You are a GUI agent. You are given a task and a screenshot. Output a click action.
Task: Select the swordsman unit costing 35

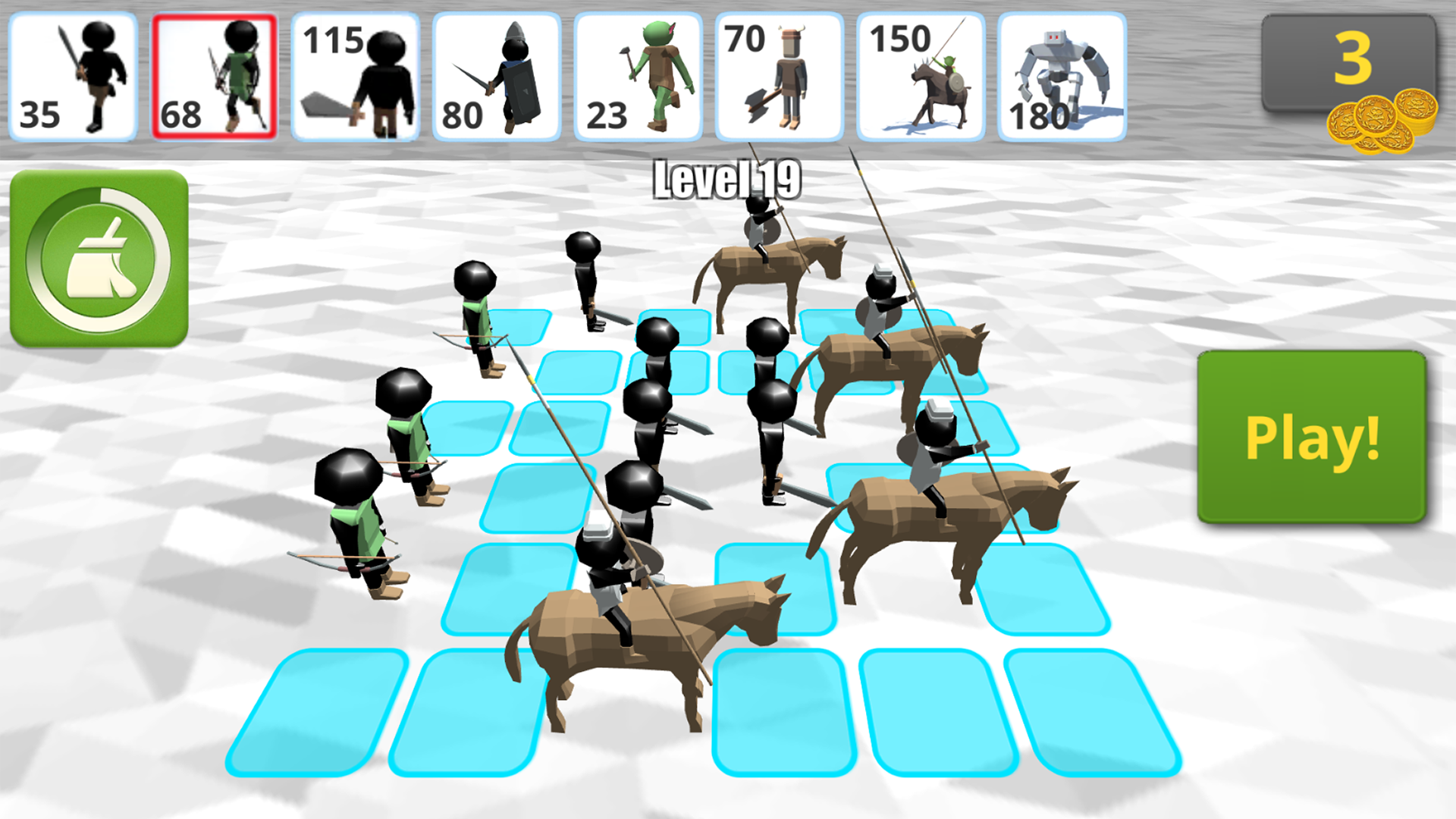pyautogui.click(x=74, y=74)
